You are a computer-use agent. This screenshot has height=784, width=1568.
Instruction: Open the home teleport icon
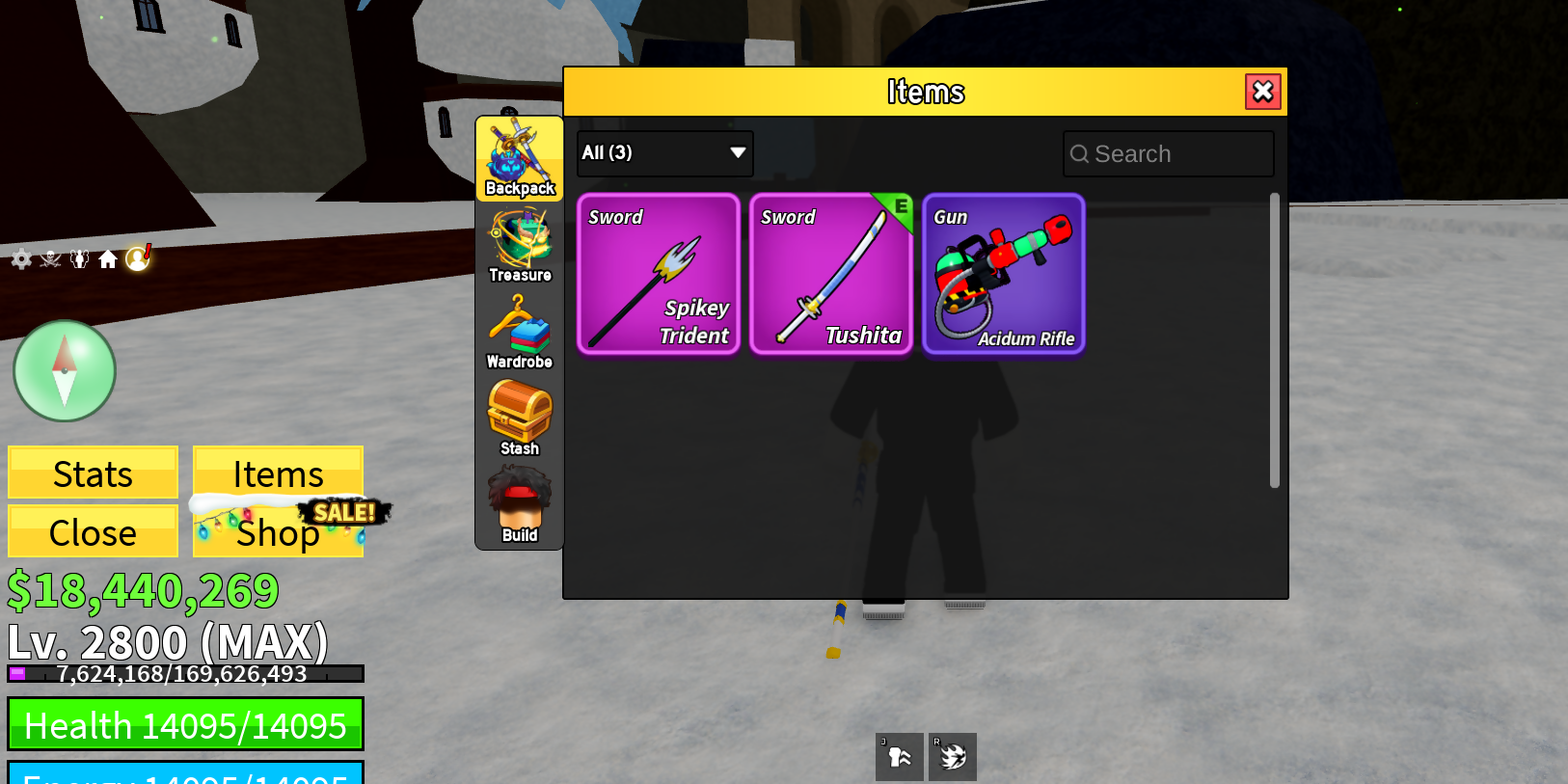pyautogui.click(x=109, y=258)
